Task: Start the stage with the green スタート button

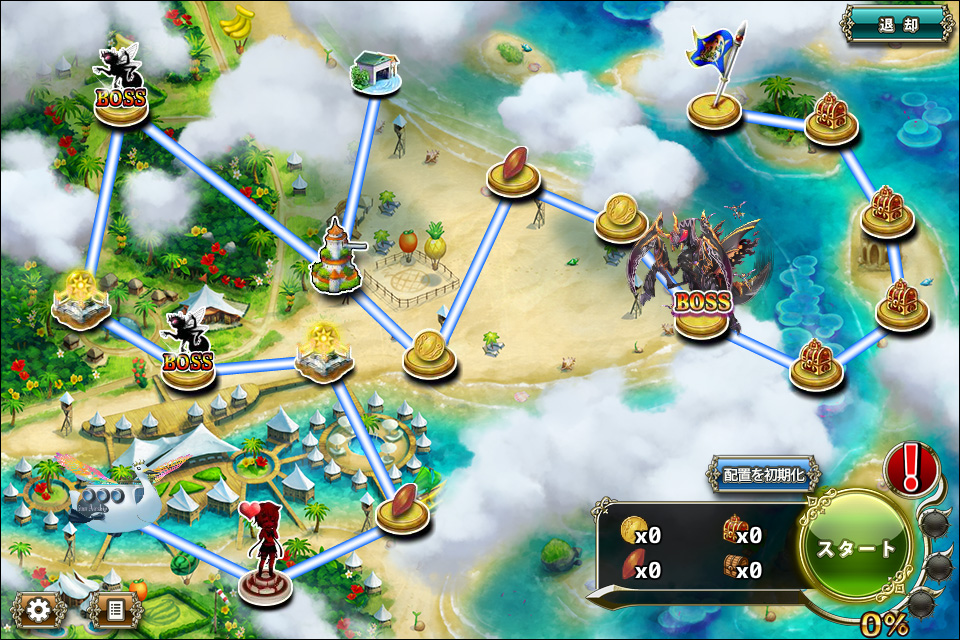Action: click(857, 548)
